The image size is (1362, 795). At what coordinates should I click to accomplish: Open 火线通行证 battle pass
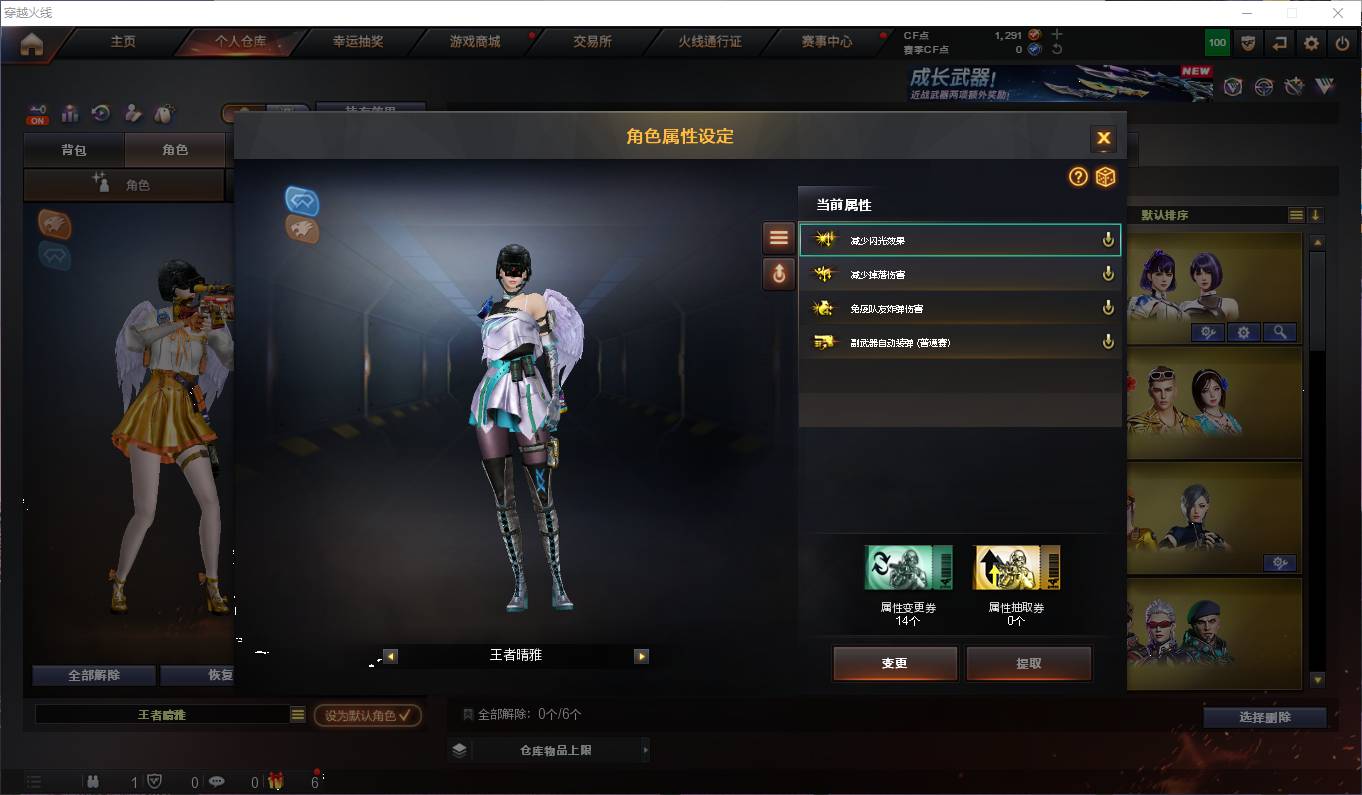click(710, 42)
